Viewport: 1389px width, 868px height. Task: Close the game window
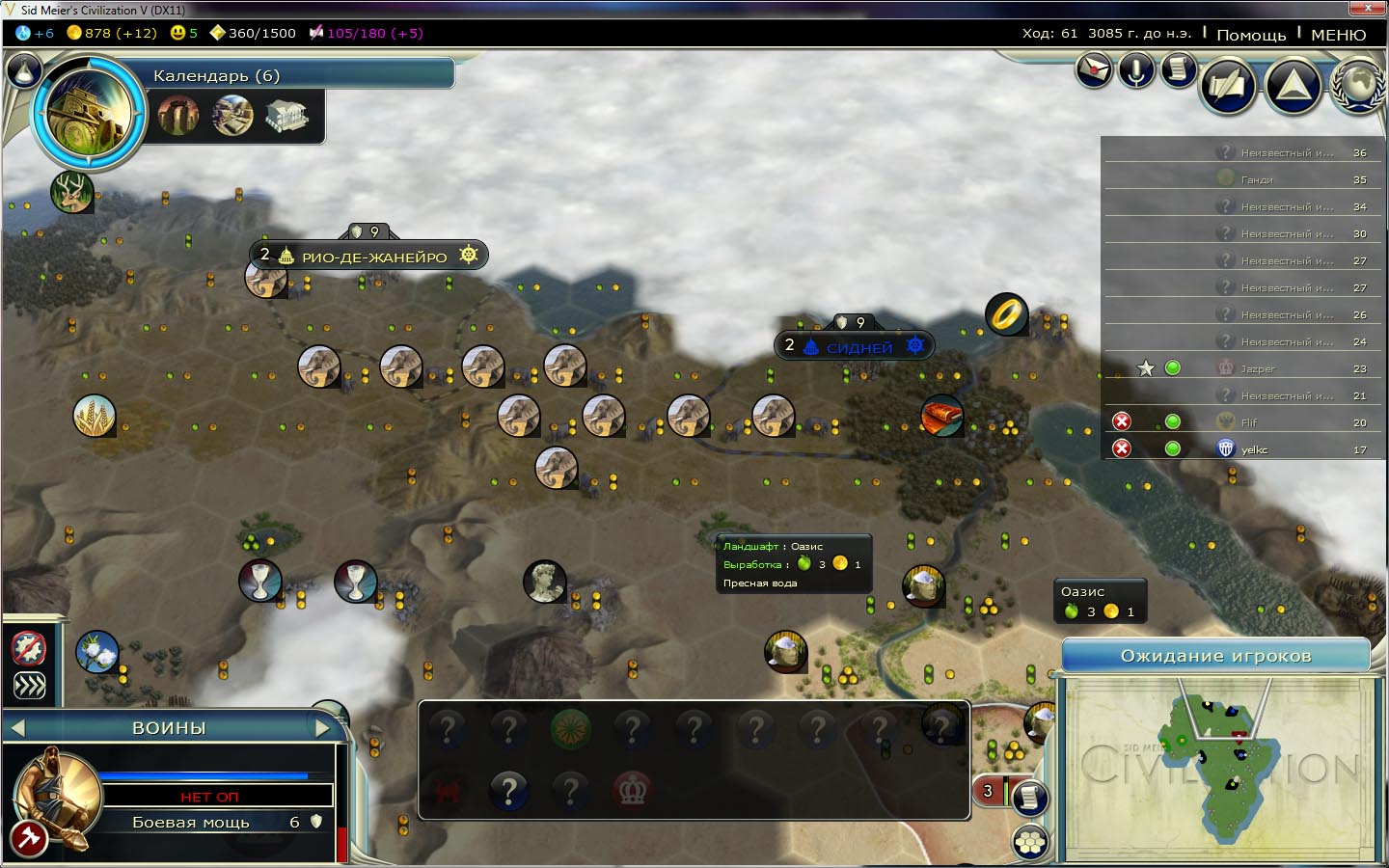[x=1367, y=9]
